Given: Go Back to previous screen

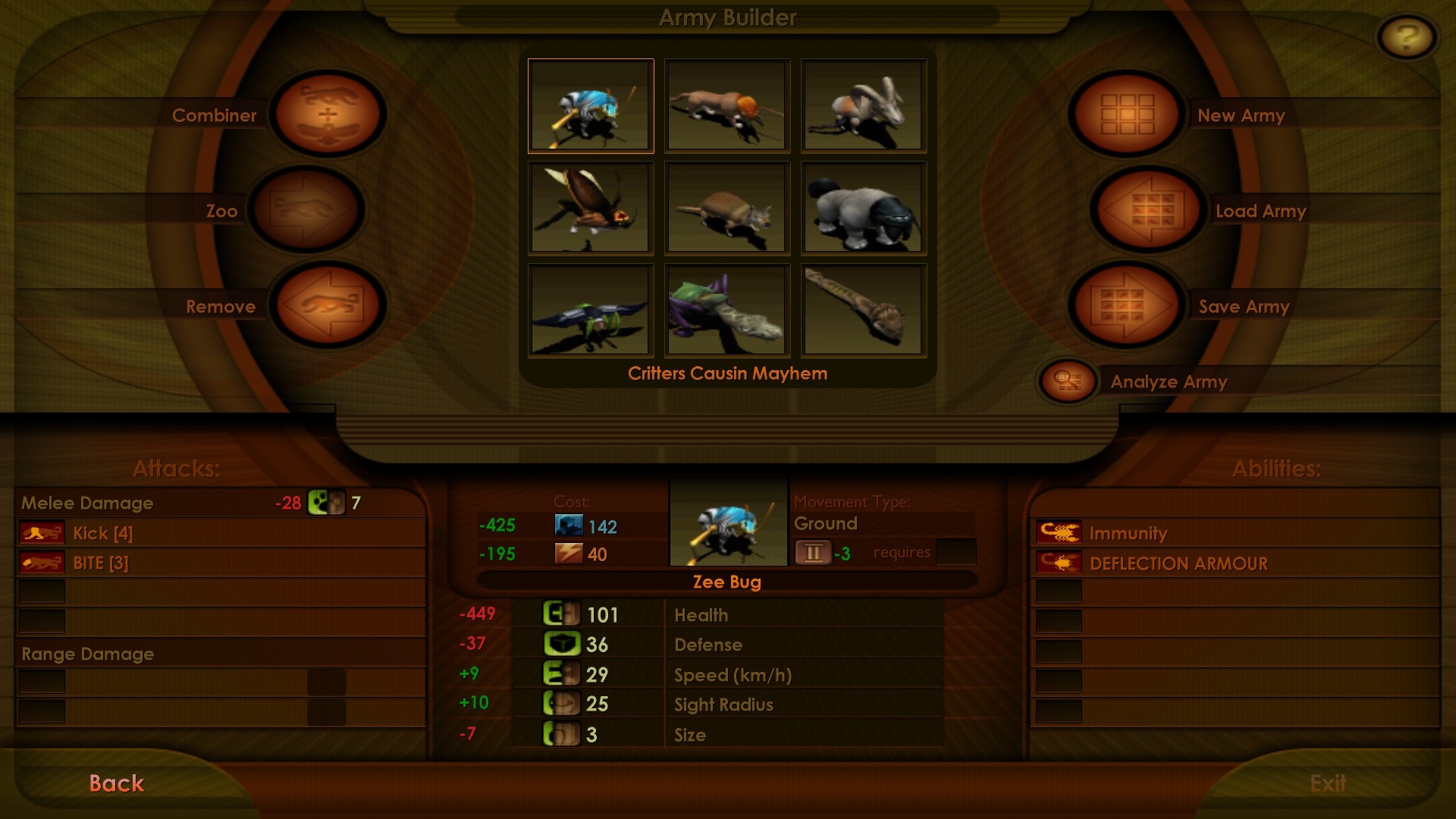Looking at the screenshot, I should [x=116, y=783].
